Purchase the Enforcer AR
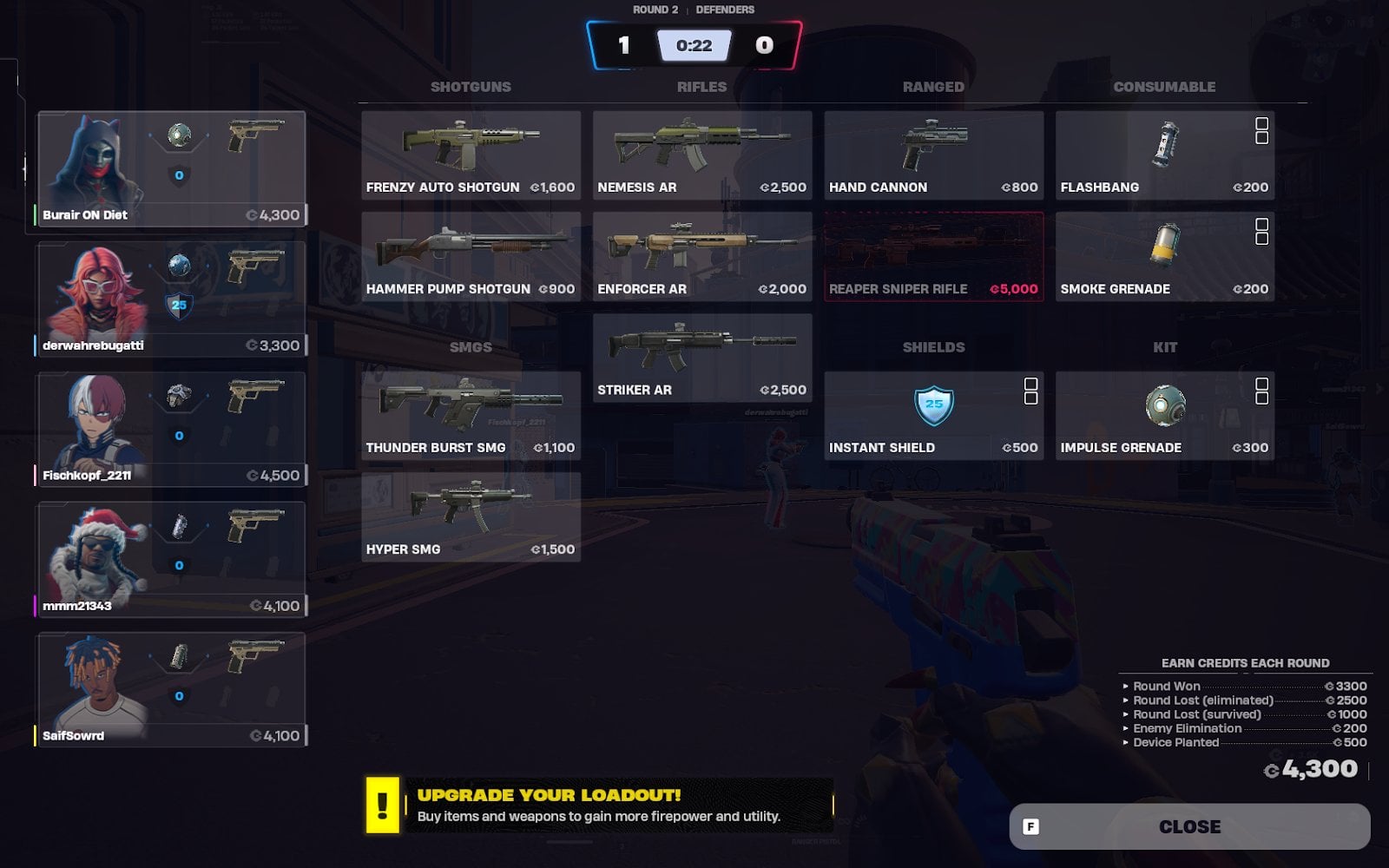Screen dimensions: 1389x868 tap(701, 256)
